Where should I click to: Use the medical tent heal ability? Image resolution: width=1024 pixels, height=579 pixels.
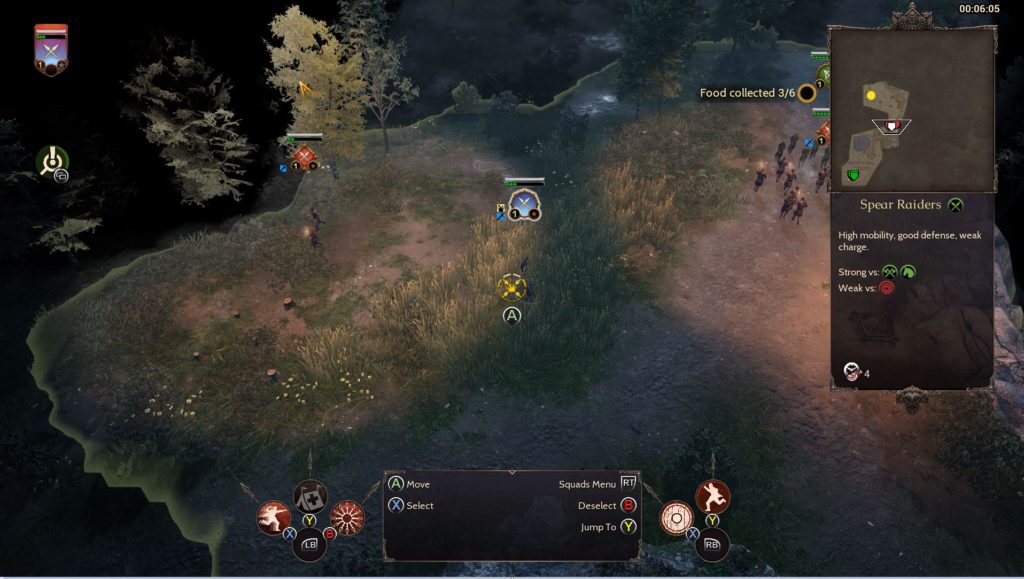tap(309, 496)
